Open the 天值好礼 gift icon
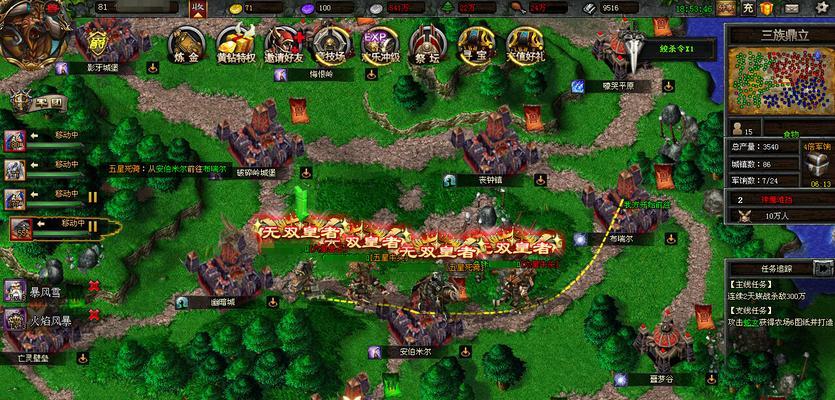Screen dimensions: 835x400 522,45
